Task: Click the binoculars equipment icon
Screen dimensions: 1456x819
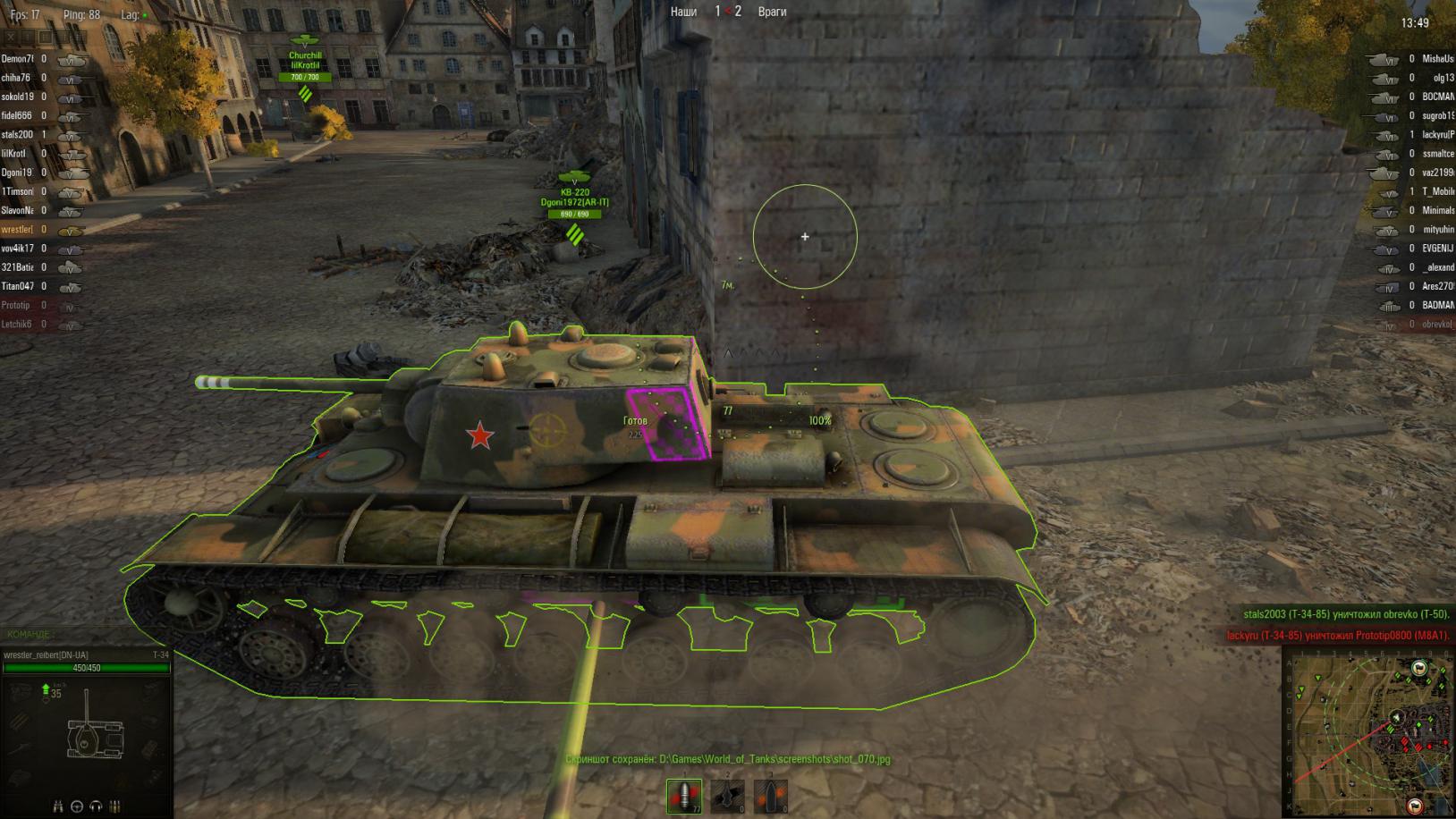Action: coord(58,806)
